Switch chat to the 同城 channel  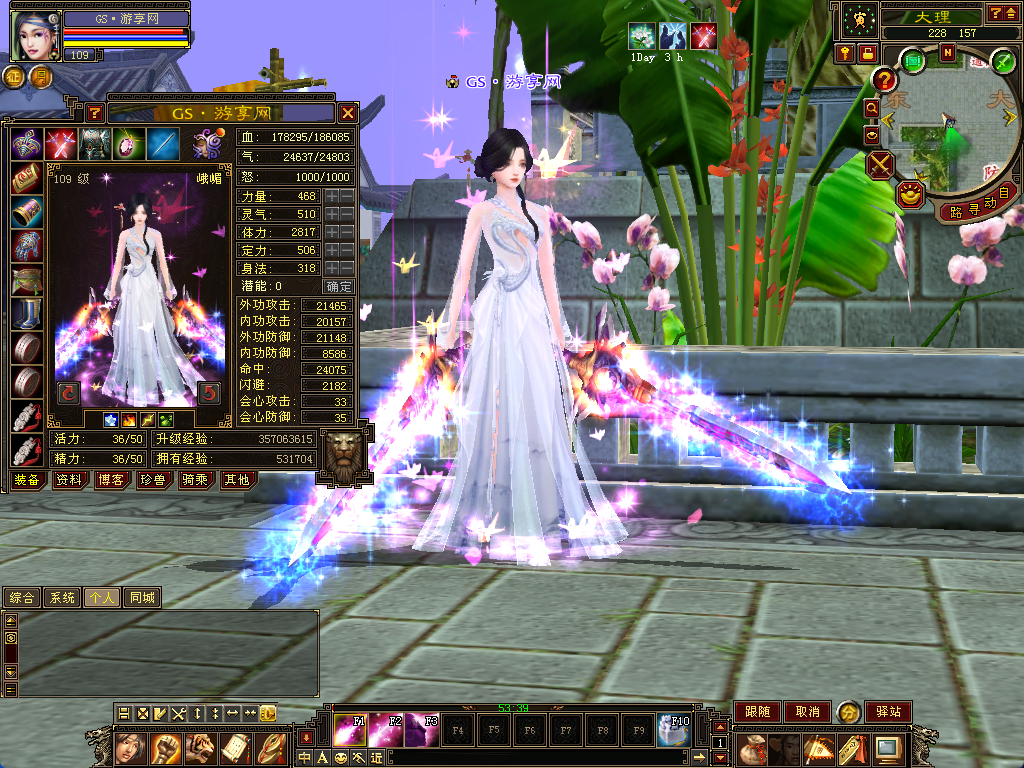click(x=142, y=598)
